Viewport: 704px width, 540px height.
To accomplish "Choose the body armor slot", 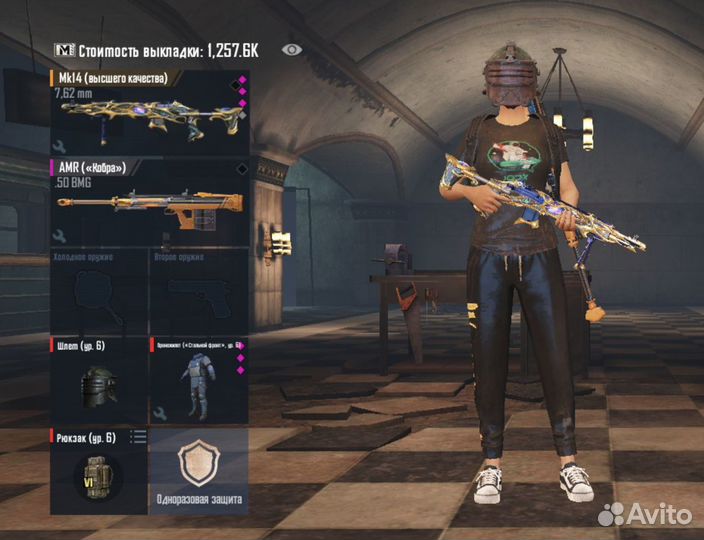I will (197, 381).
